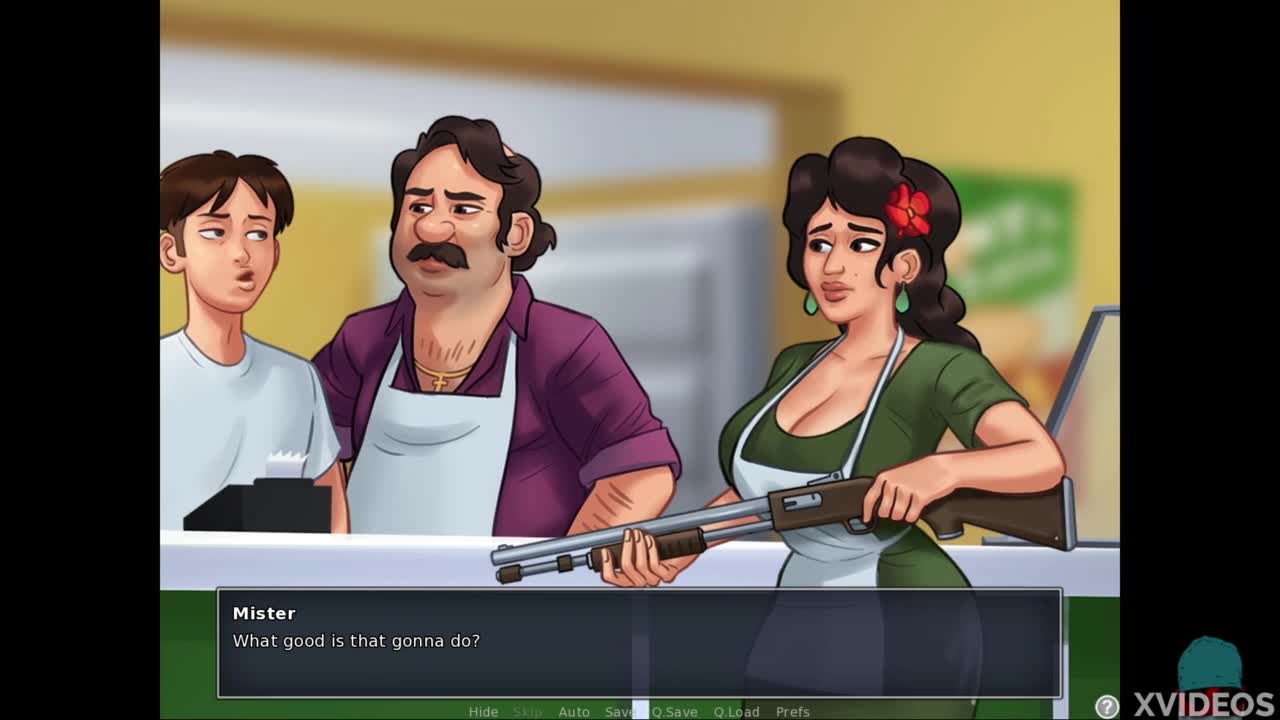The width and height of the screenshot is (1280, 720).
Task: Hide the dialogue interface with Hide
Action: (x=483, y=711)
